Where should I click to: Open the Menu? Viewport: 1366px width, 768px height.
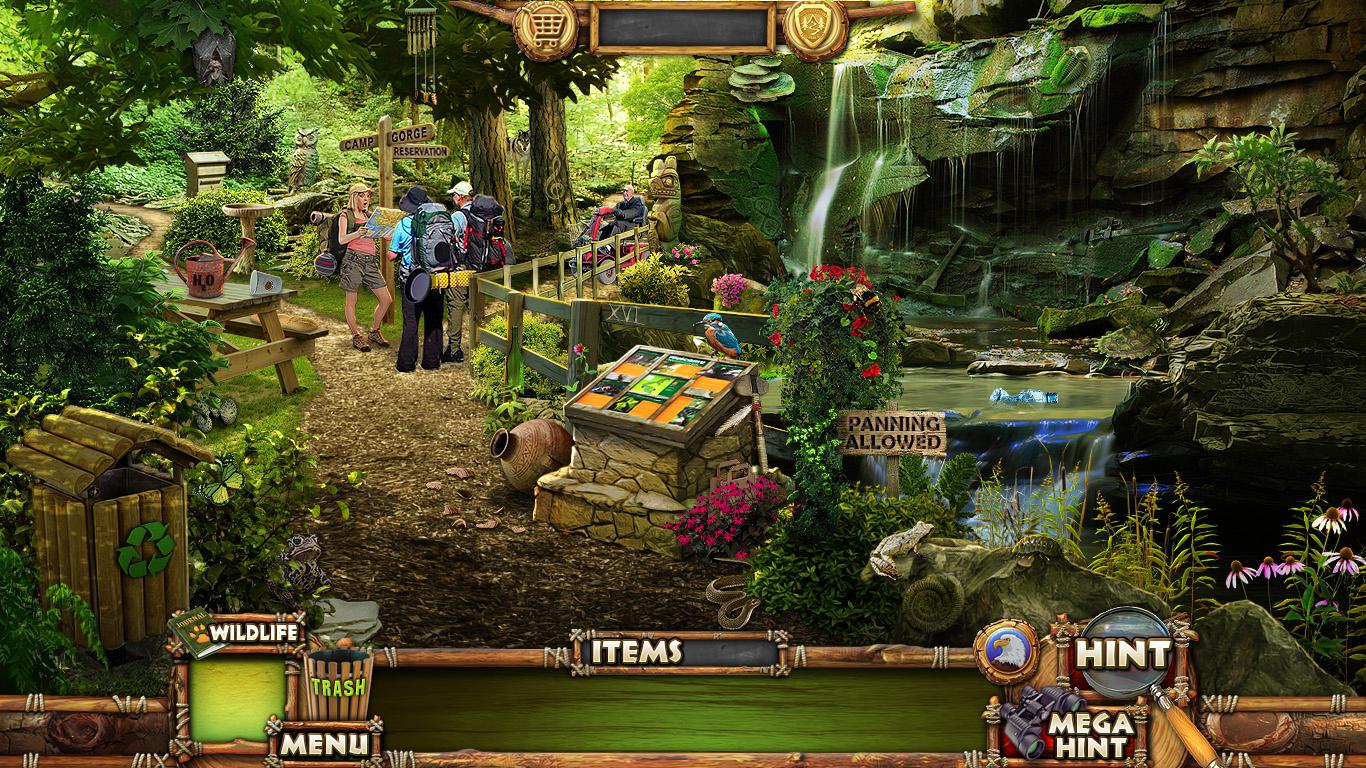[323, 743]
